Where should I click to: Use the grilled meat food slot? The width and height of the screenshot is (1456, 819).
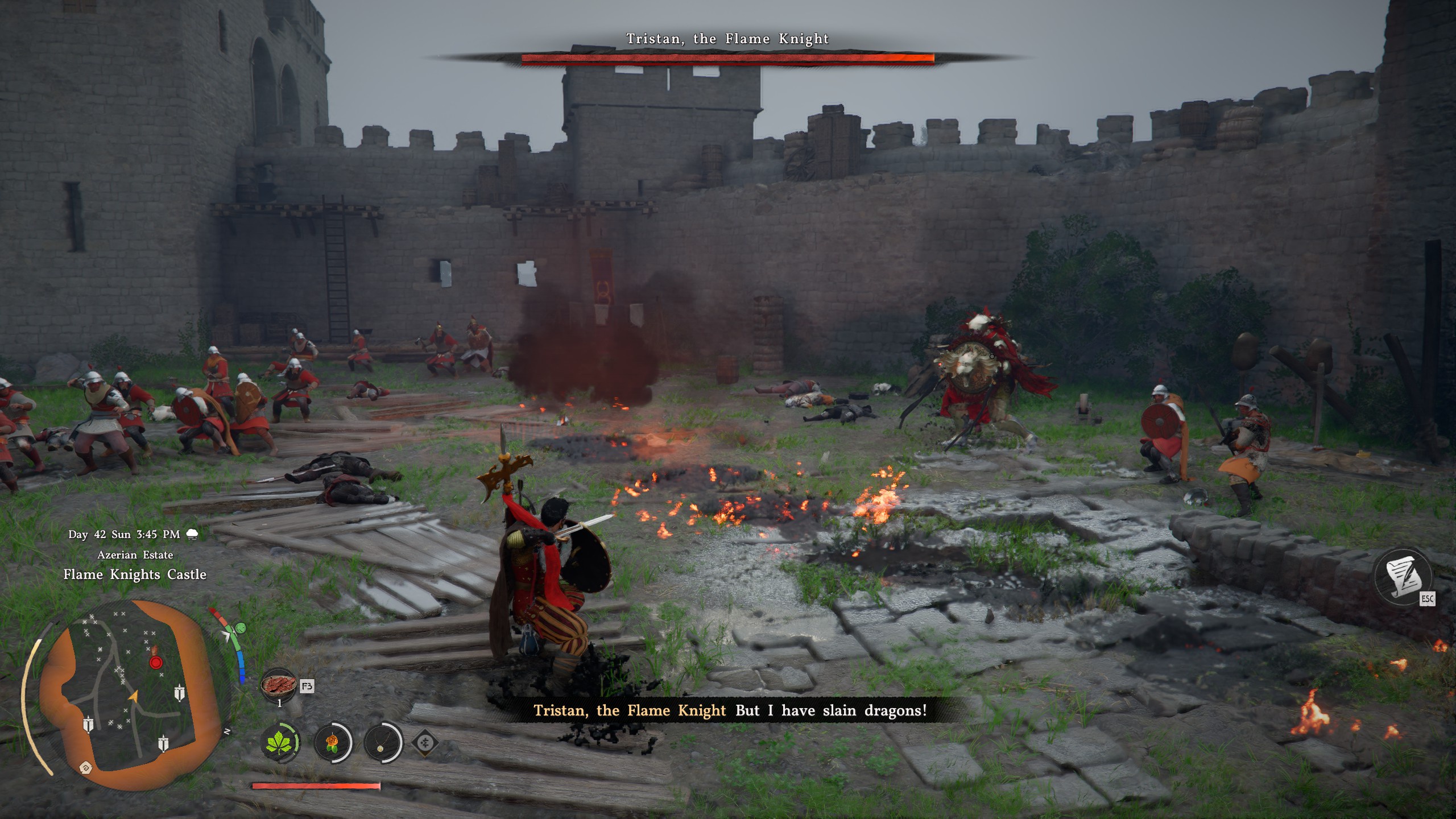click(279, 685)
